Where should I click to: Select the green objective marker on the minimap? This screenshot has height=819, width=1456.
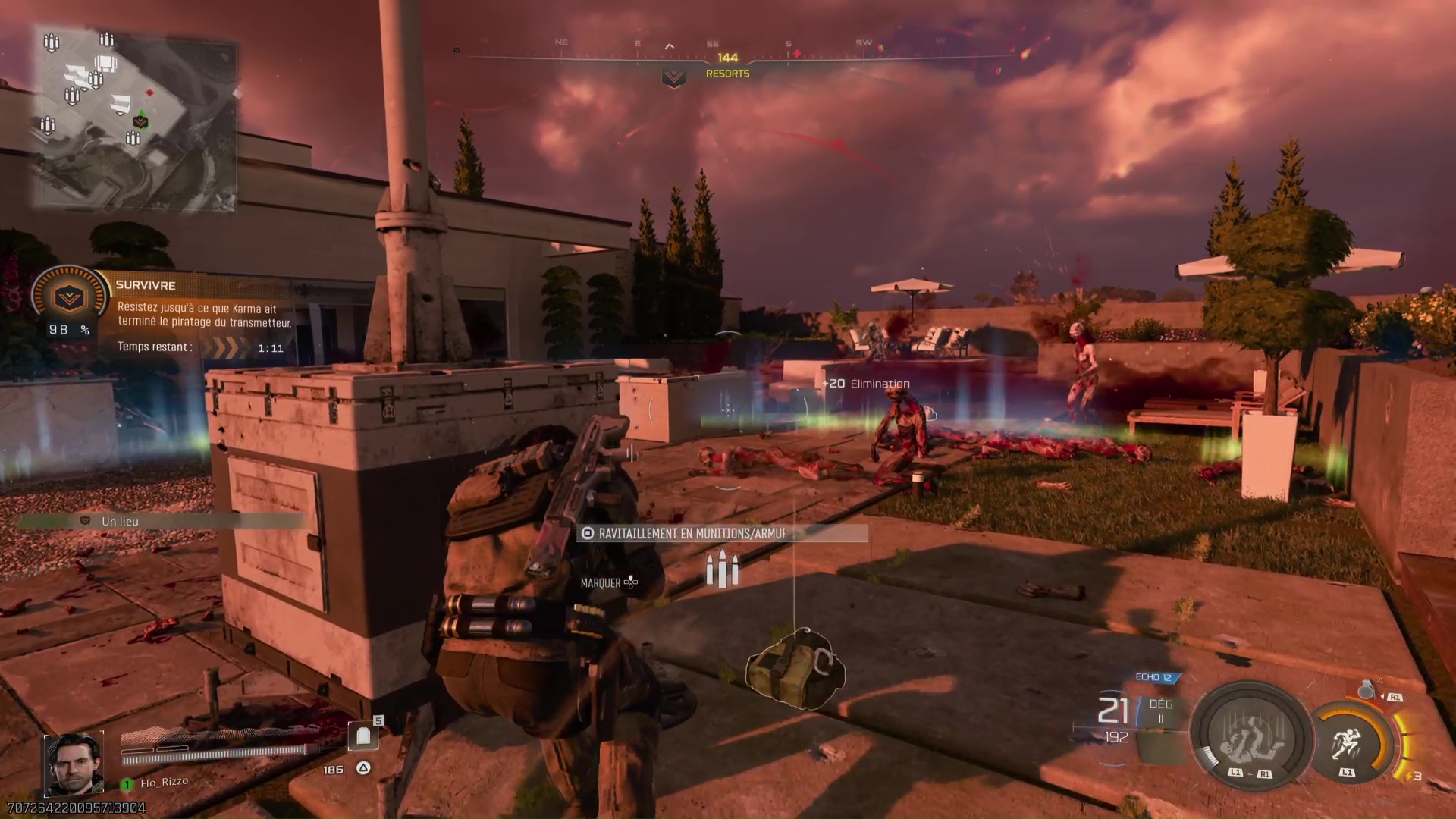coord(142,121)
